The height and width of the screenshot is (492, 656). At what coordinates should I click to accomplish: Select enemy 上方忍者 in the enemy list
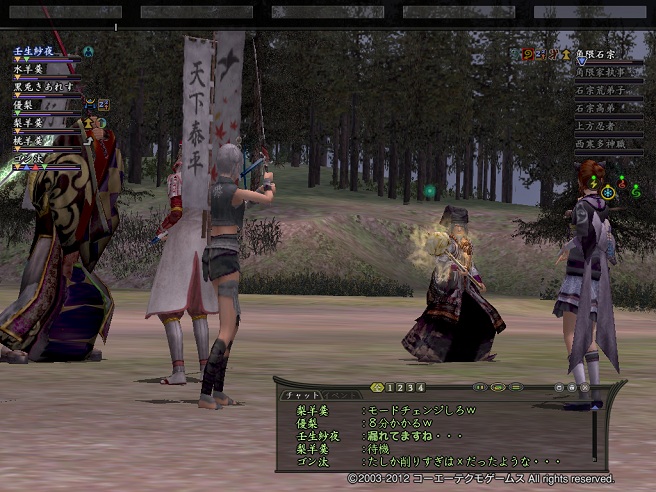pos(597,126)
